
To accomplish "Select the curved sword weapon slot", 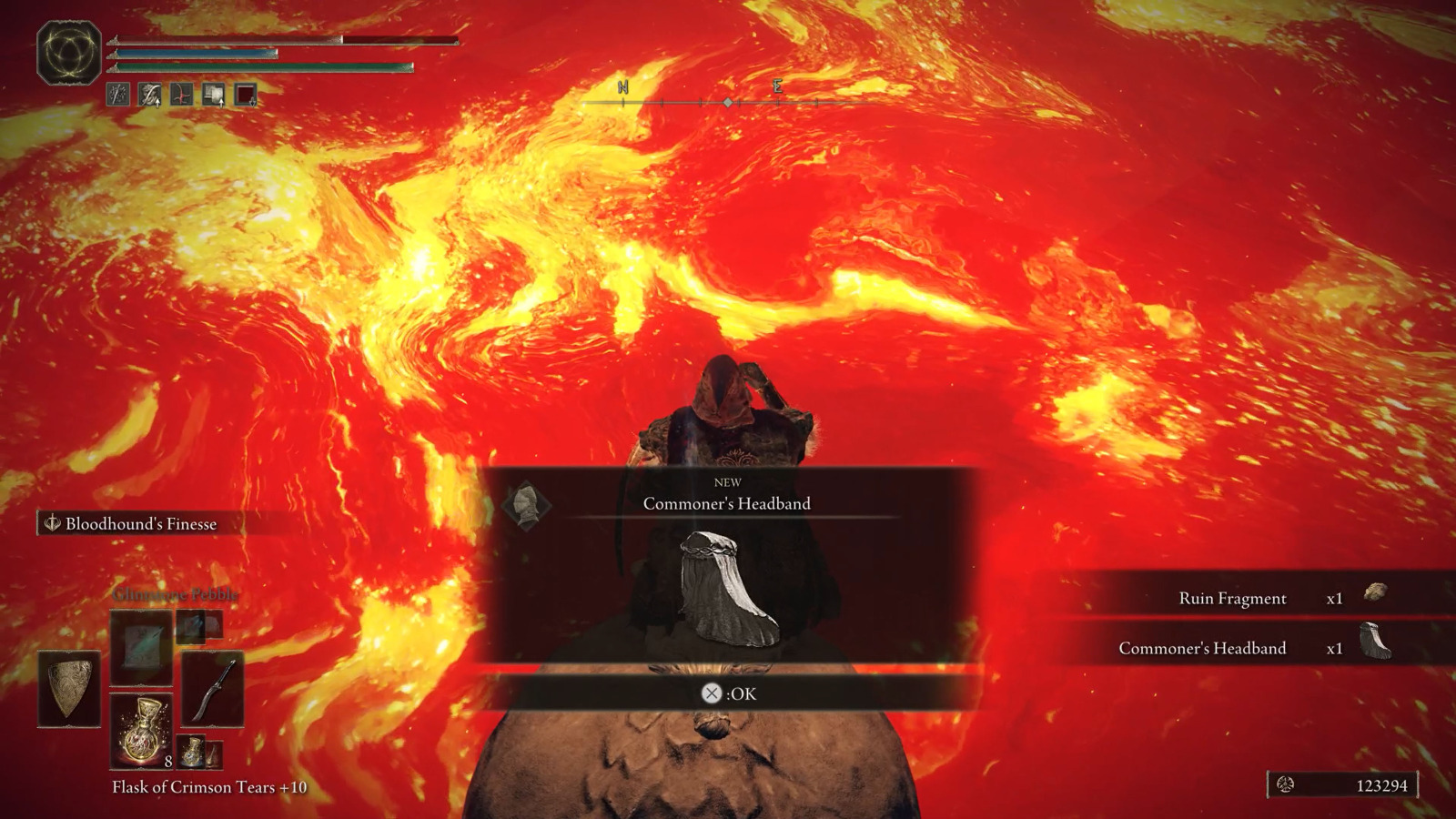I will [213, 688].
